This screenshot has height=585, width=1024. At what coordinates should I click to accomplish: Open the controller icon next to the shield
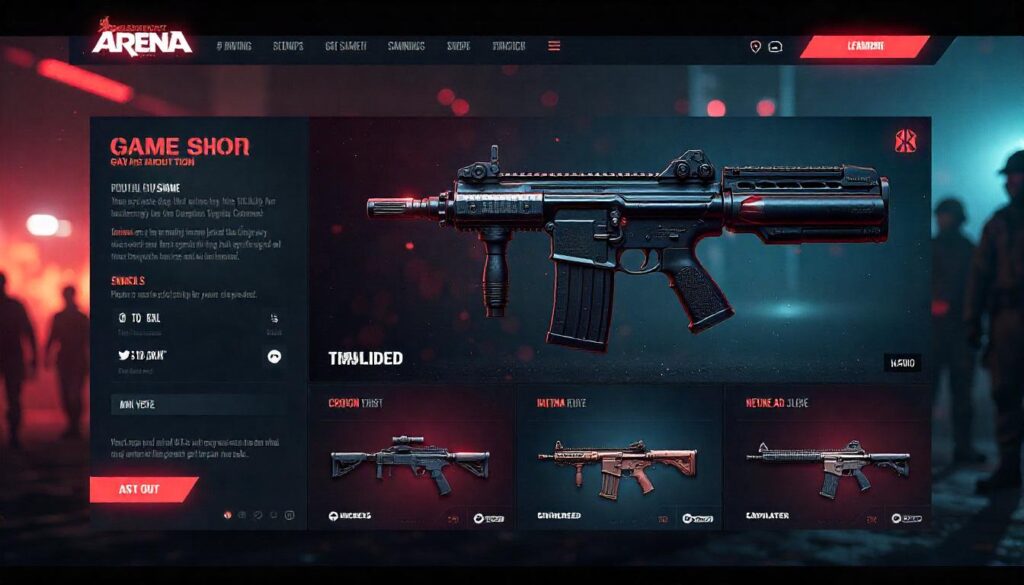pos(776,46)
